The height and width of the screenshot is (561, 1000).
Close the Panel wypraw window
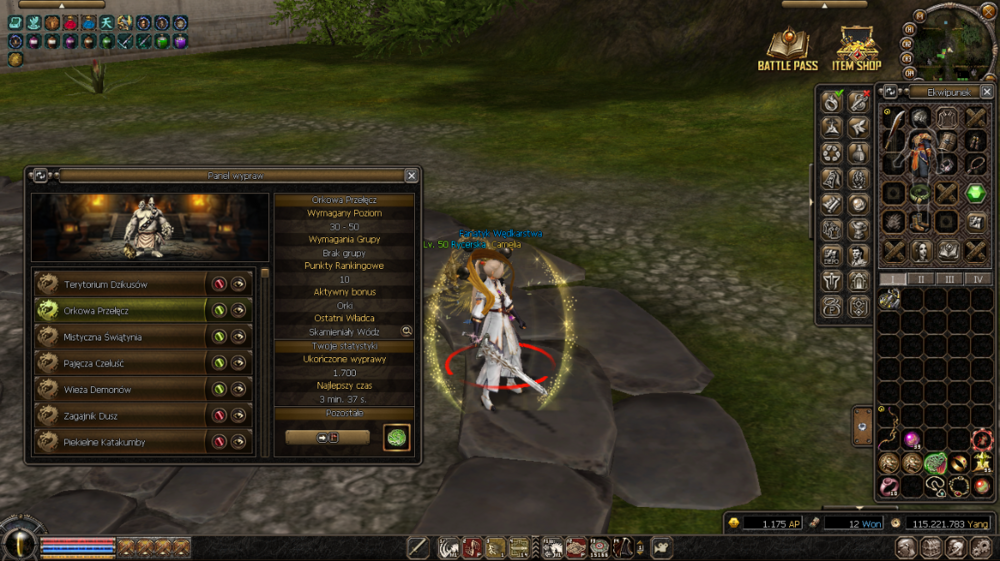[x=411, y=175]
